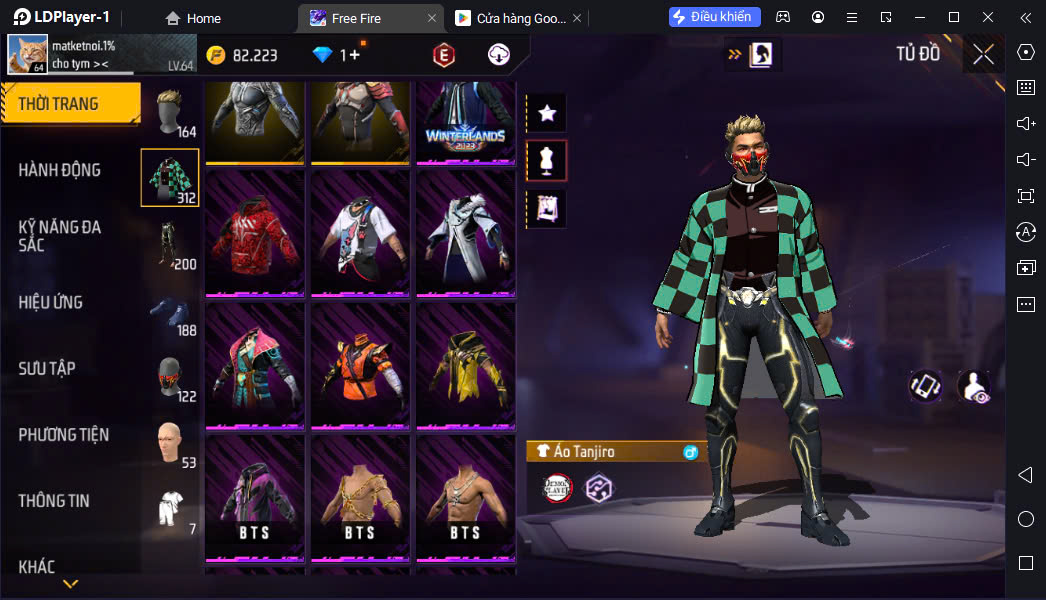Open the player profile avatar
This screenshot has height=600, width=1046.
[x=28, y=55]
